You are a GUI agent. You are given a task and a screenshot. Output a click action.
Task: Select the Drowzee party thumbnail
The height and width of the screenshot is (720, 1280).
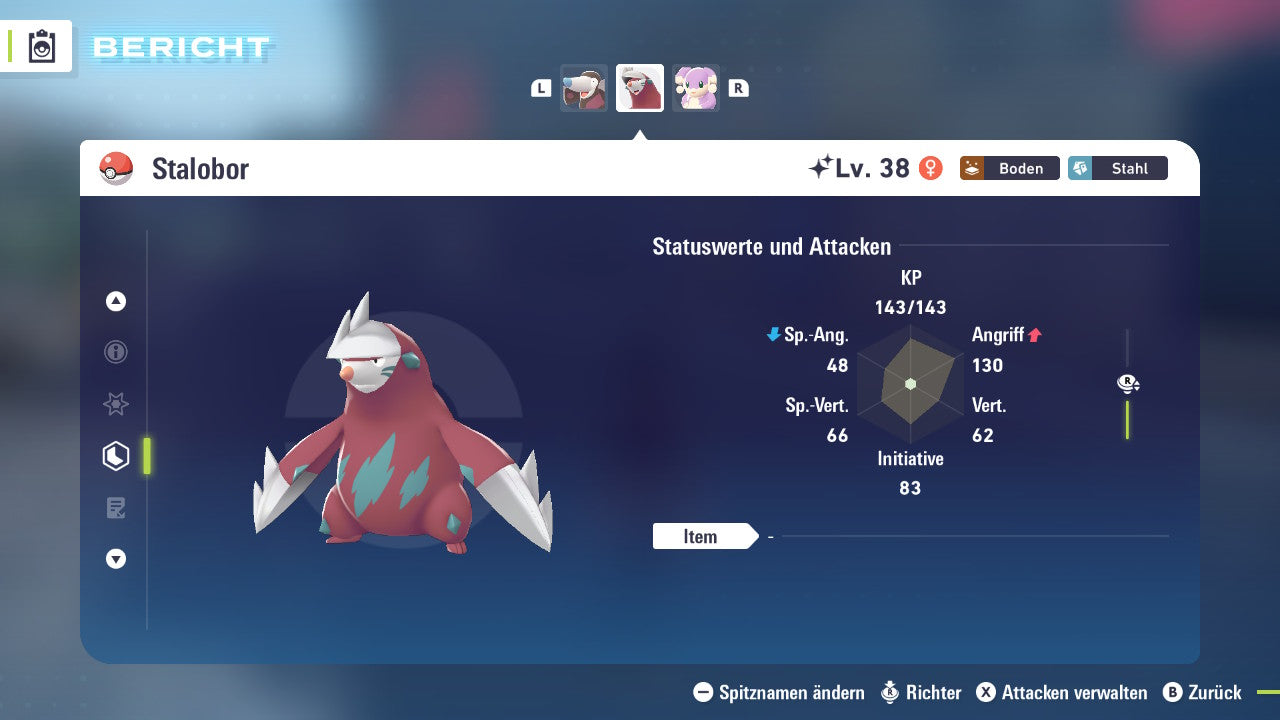[x=584, y=88]
